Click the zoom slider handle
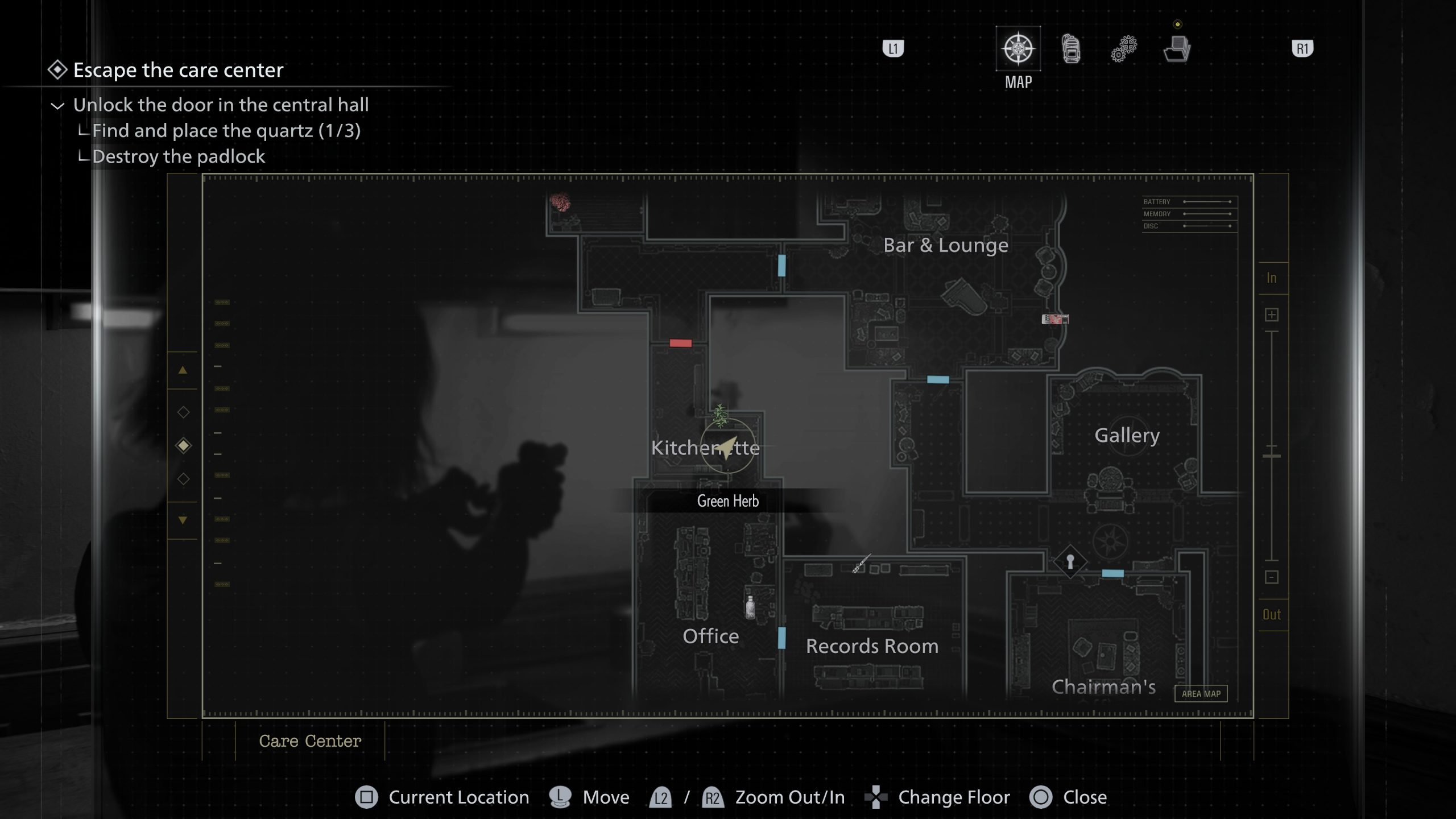 click(x=1272, y=456)
